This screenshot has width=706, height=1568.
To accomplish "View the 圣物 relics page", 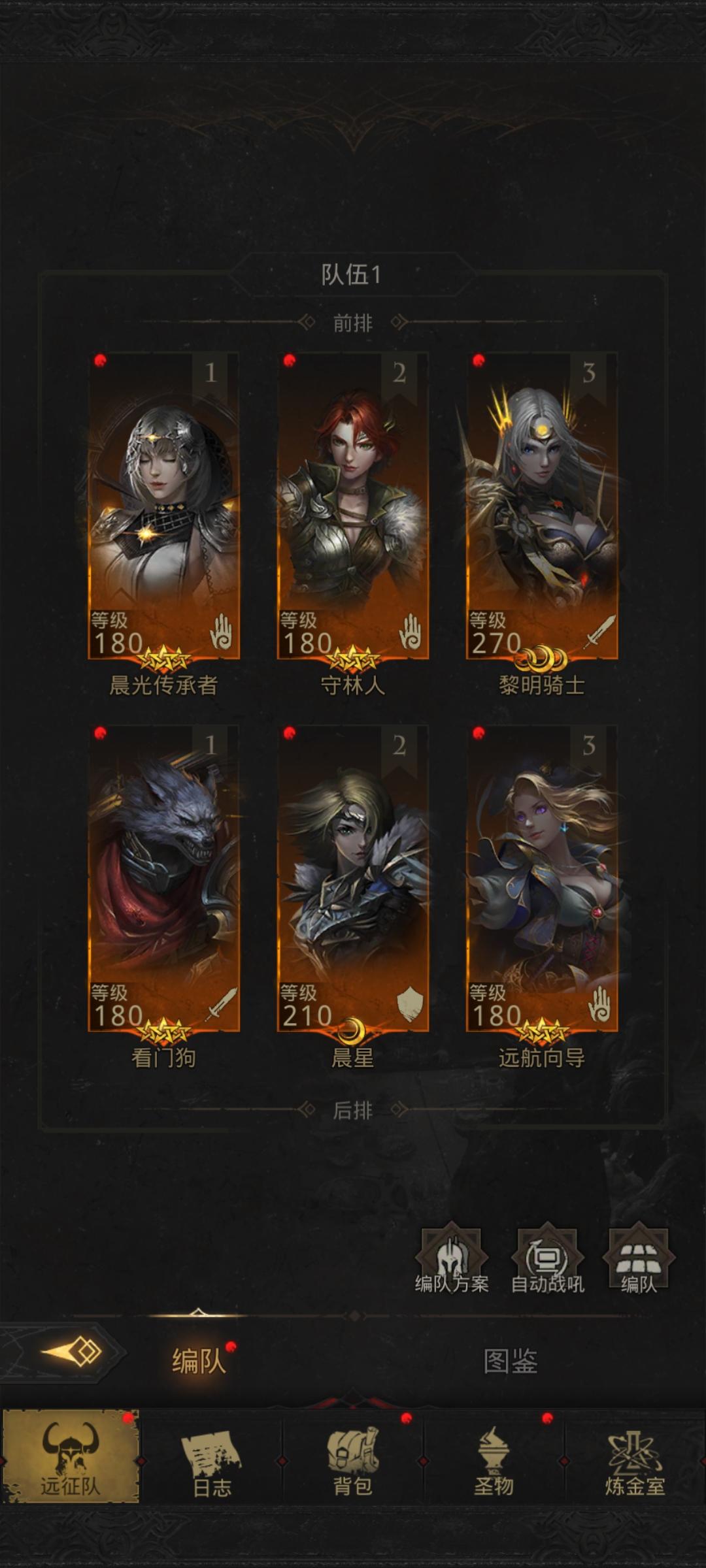I will click(494, 1457).
